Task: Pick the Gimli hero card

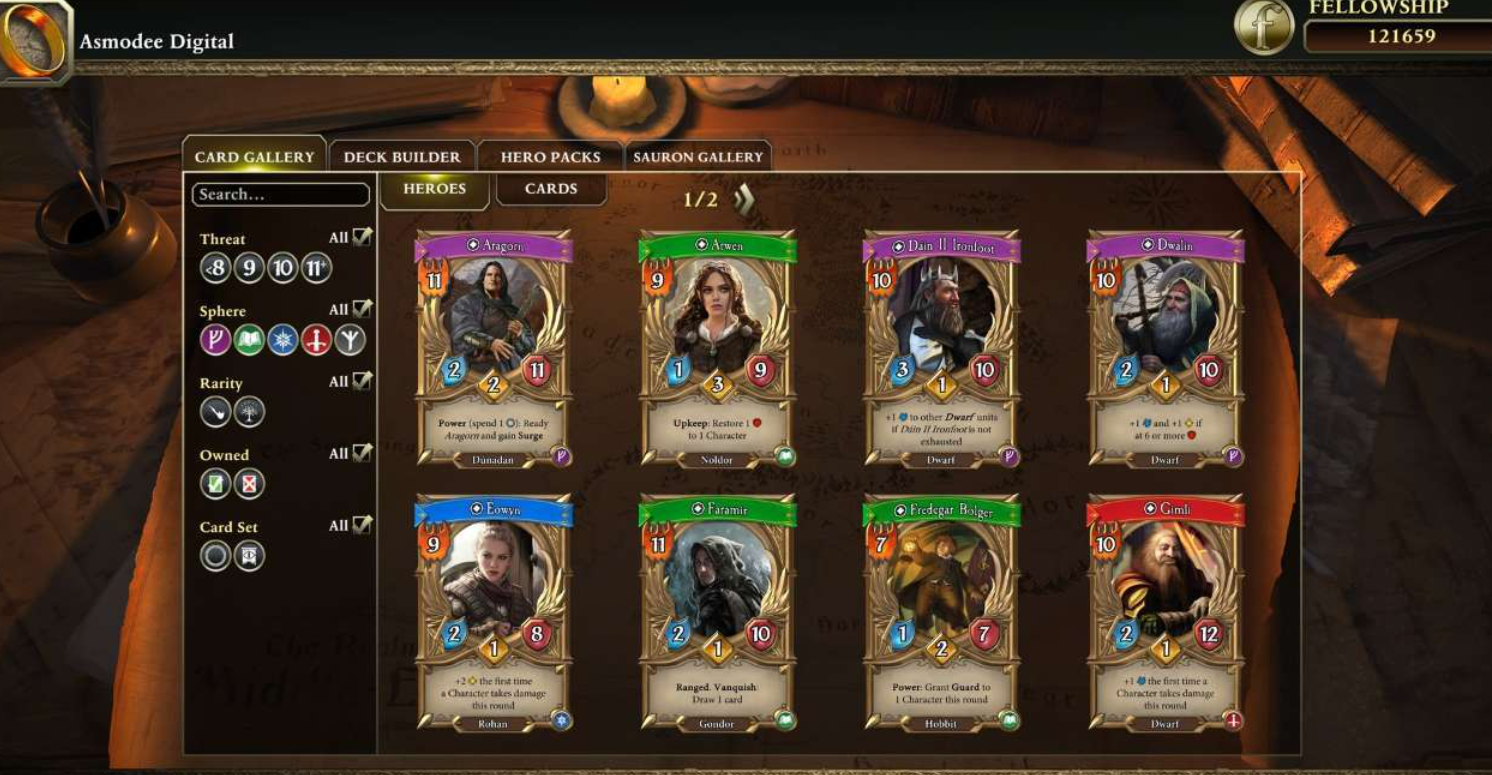Action: pyautogui.click(x=1165, y=612)
